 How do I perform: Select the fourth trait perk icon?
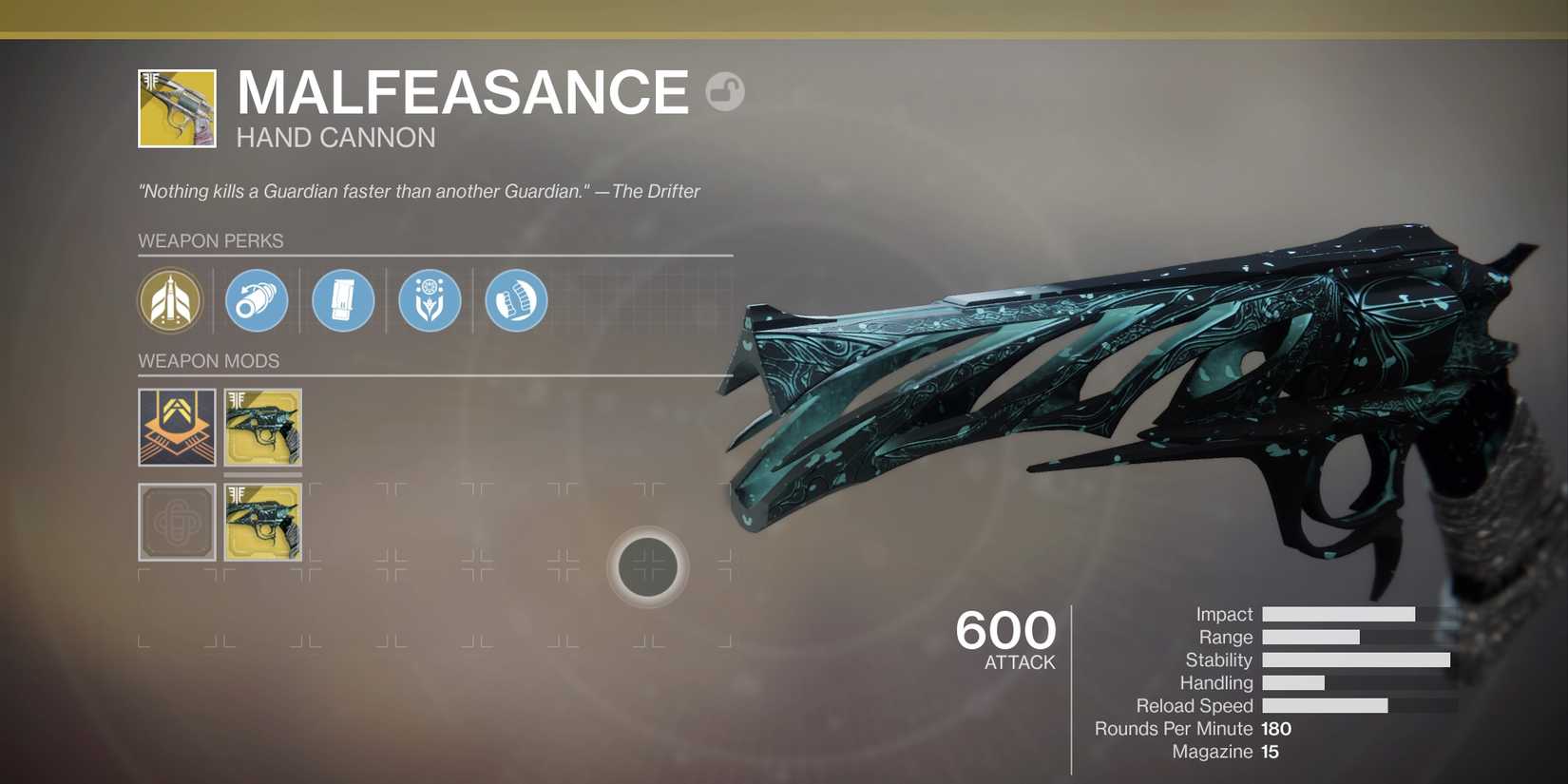430,299
